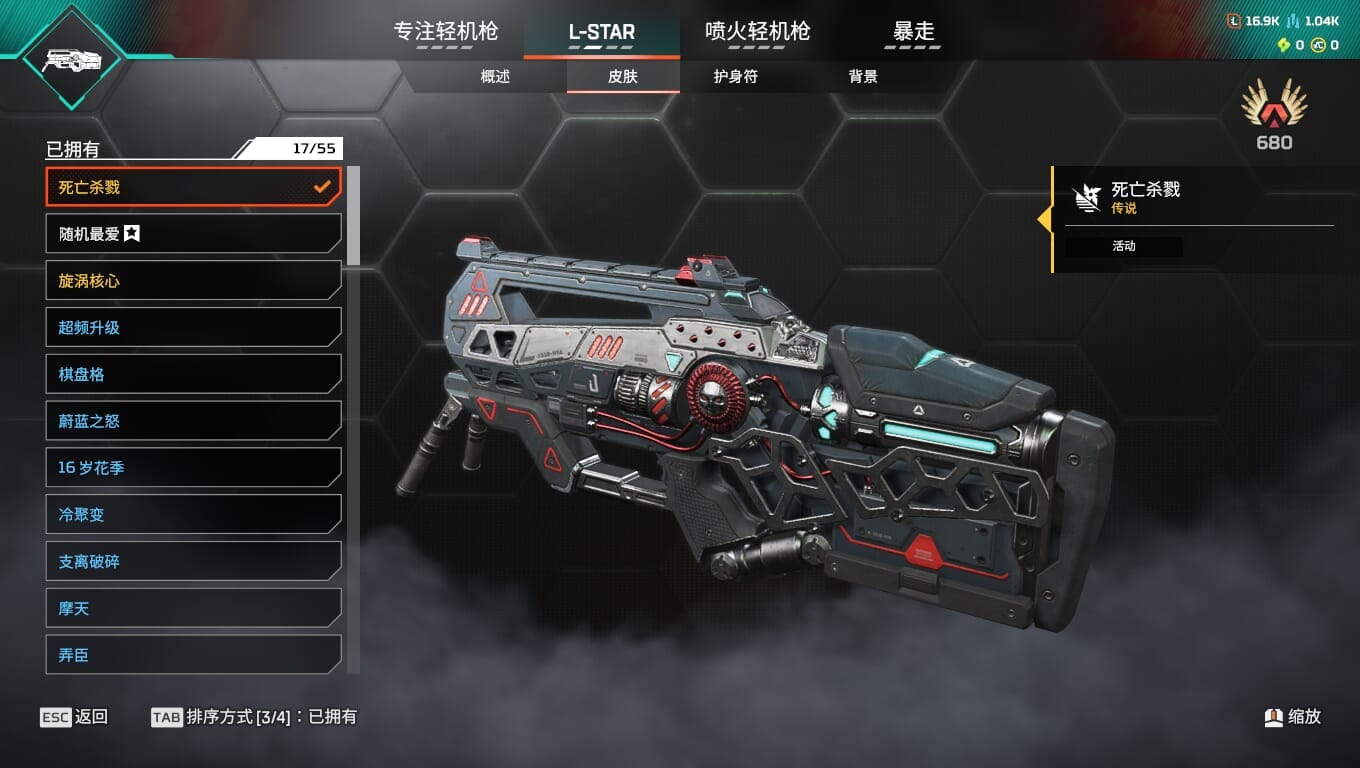The image size is (1360, 768).
Task: Choose the 棋盘格 skin
Action: (x=193, y=374)
